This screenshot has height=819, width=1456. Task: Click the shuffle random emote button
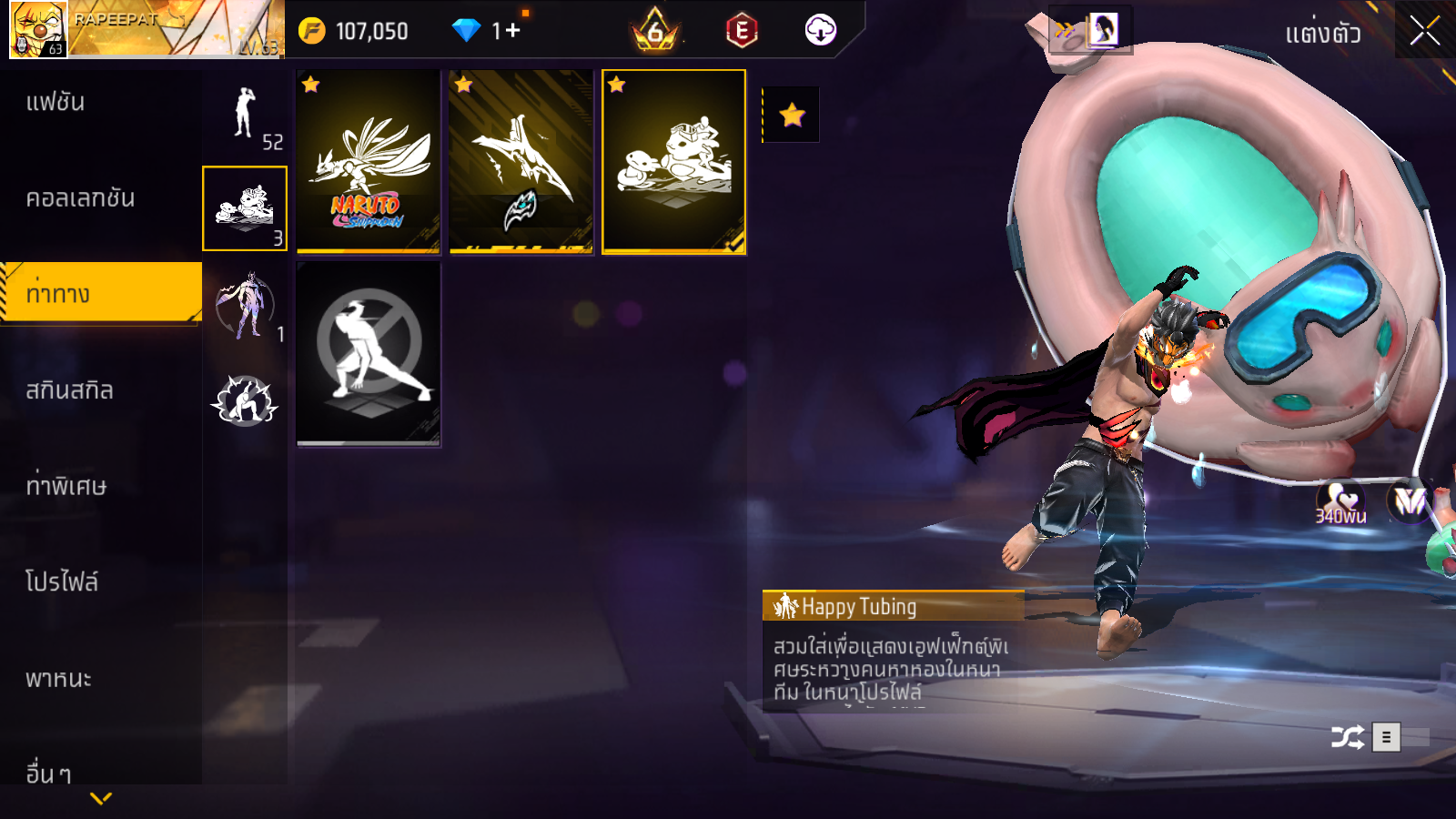coord(1347,736)
